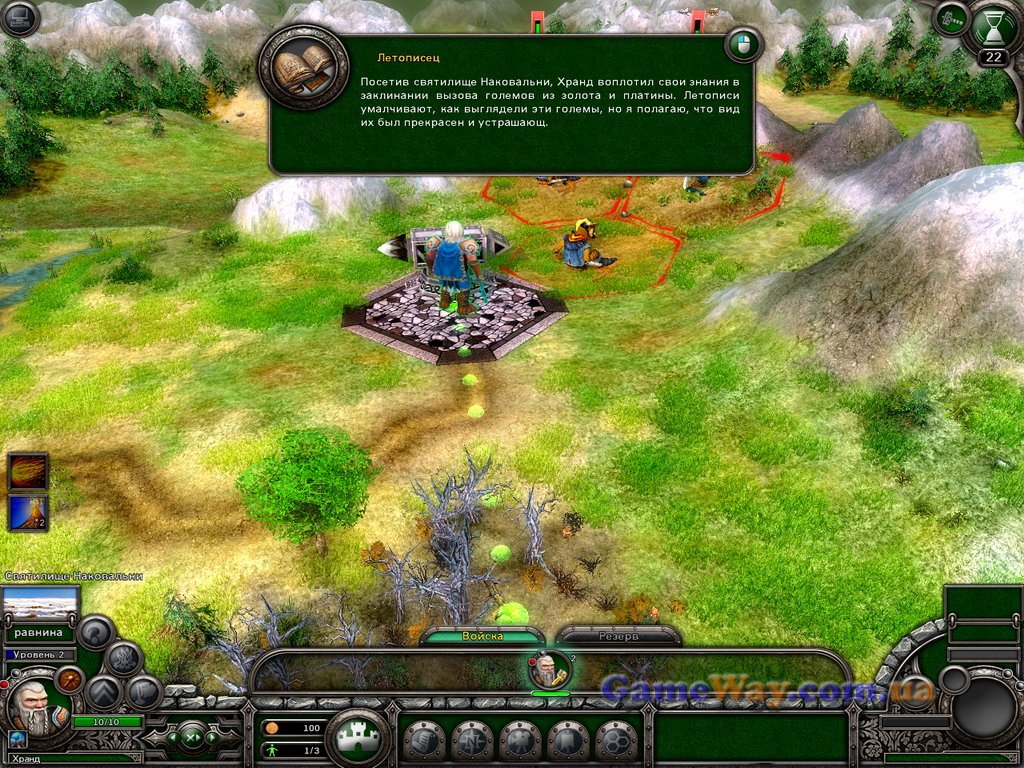The width and height of the screenshot is (1024, 768).
Task: Select the volcano spell icon
Action: [27, 512]
